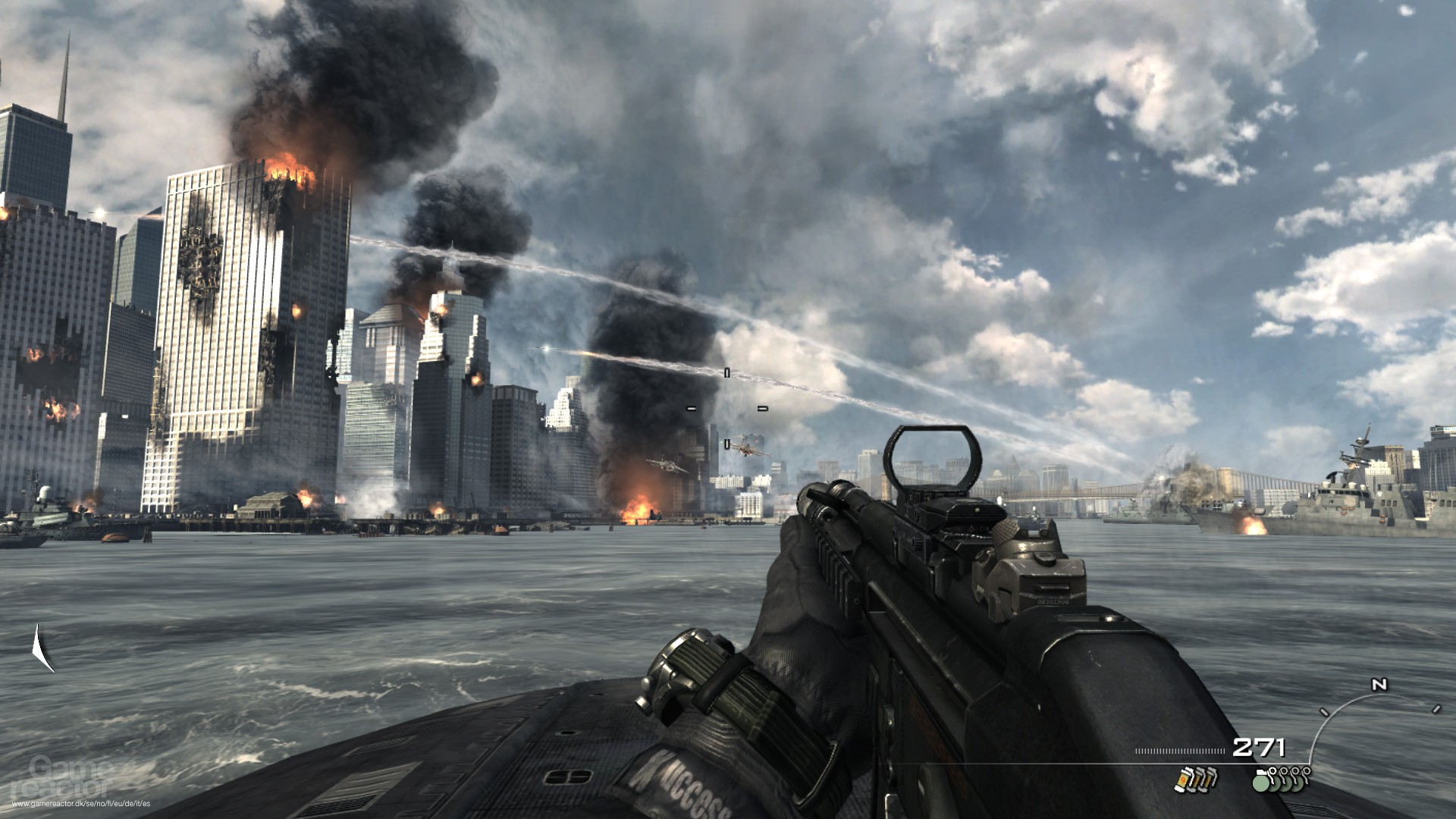Toggle the rightmost frag grenade pin icon
Viewport: 1456px width, 819px height.
(1306, 772)
